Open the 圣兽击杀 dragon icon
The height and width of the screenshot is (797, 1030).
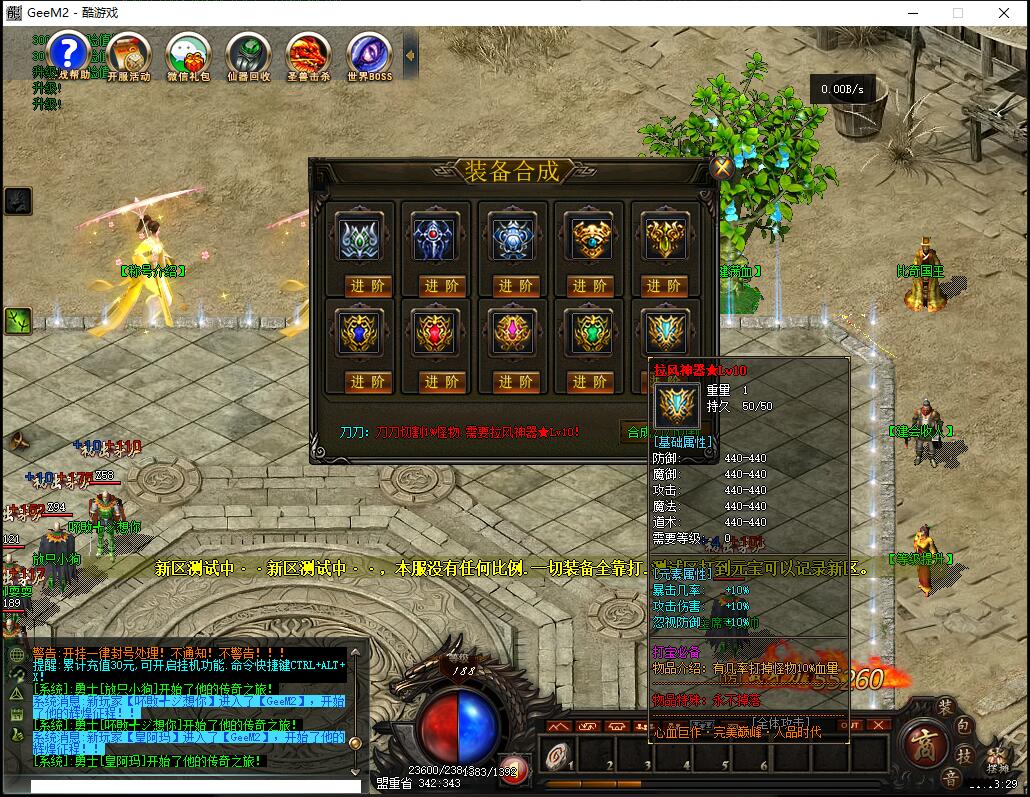308,52
